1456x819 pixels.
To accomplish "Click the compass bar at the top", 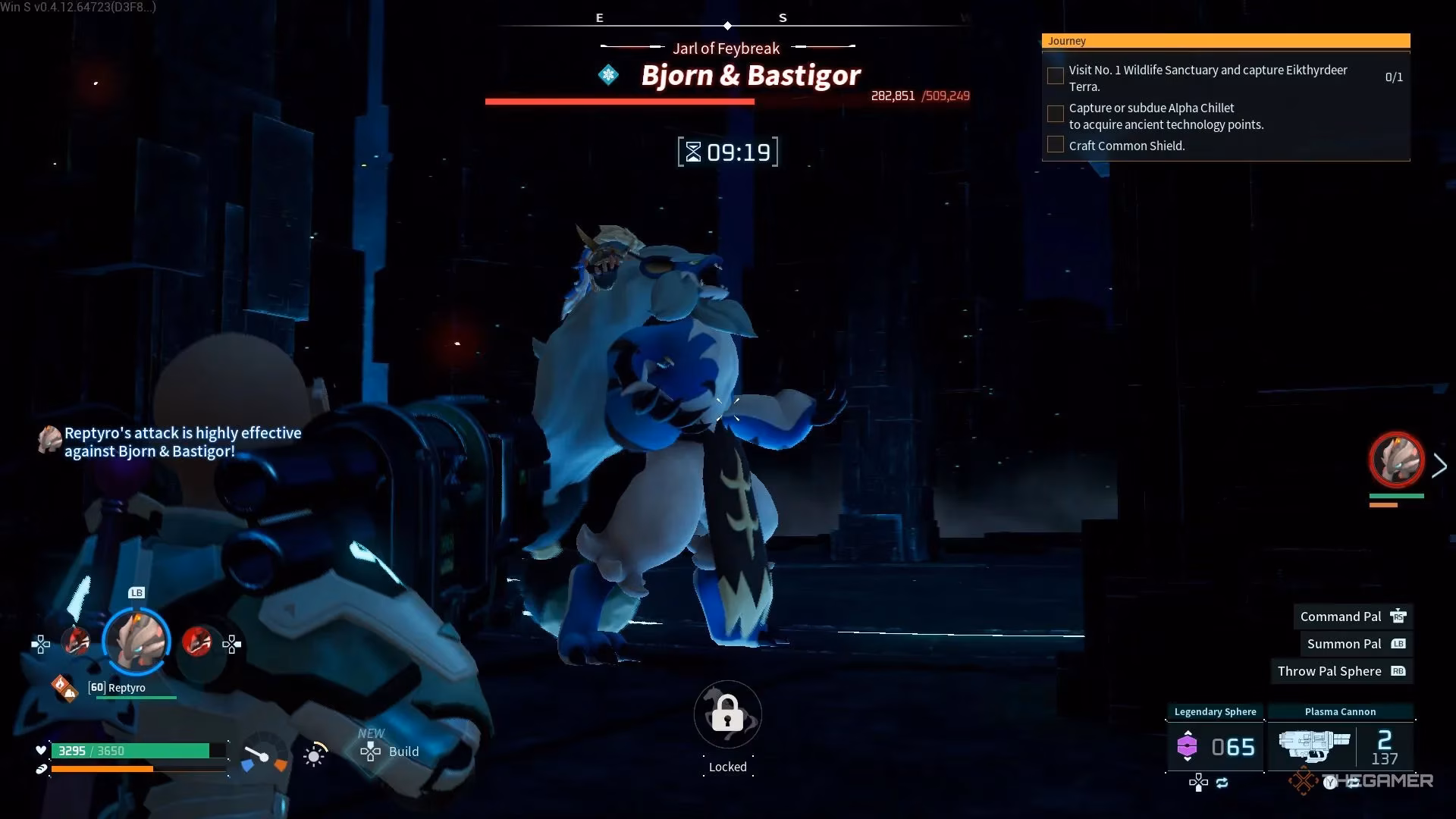I will [x=728, y=25].
